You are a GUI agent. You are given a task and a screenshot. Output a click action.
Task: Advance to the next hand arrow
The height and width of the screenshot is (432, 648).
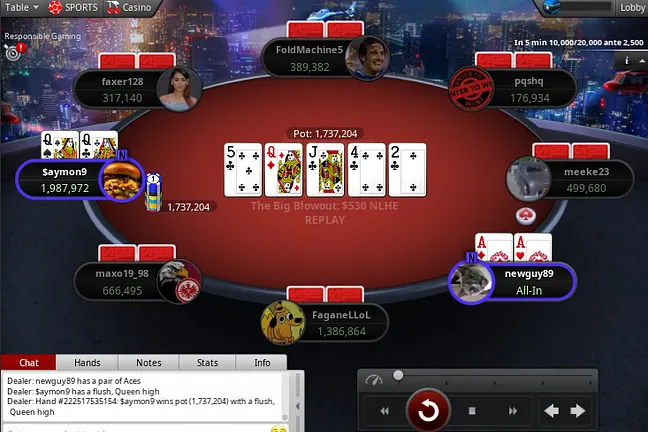(x=577, y=410)
